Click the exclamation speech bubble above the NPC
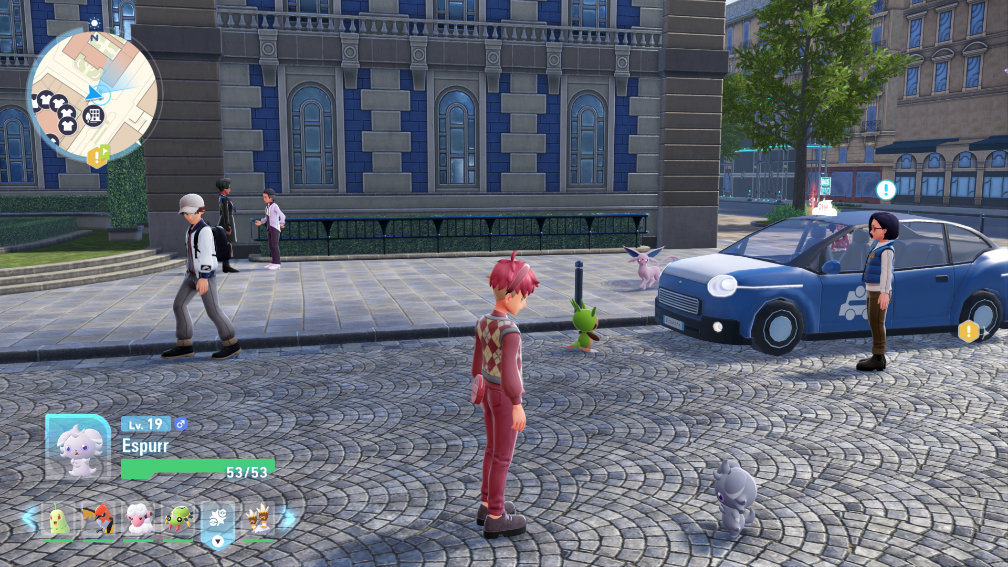Viewport: 1008px width, 567px height. point(885,189)
